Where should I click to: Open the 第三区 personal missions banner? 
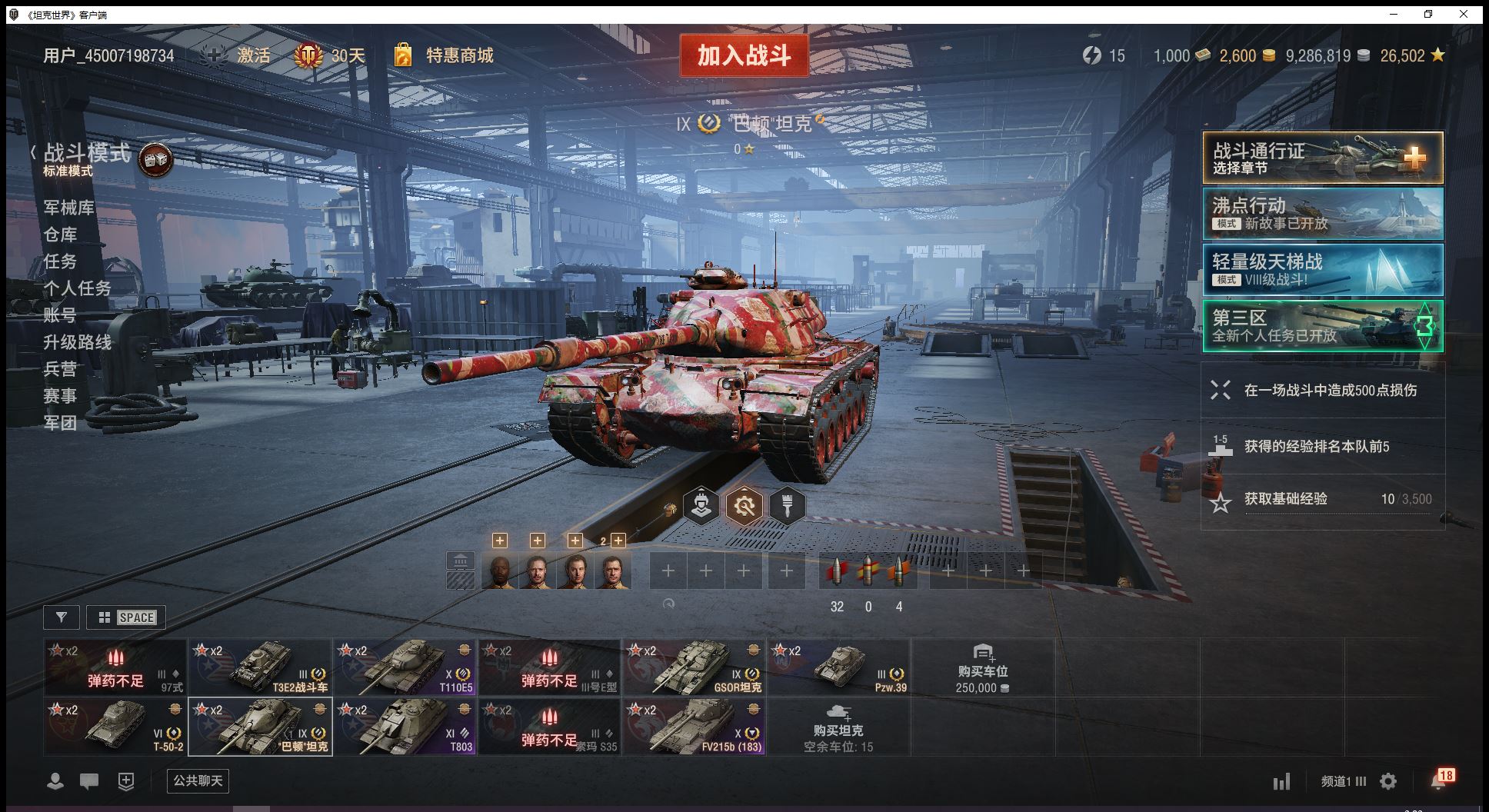pos(1322,326)
